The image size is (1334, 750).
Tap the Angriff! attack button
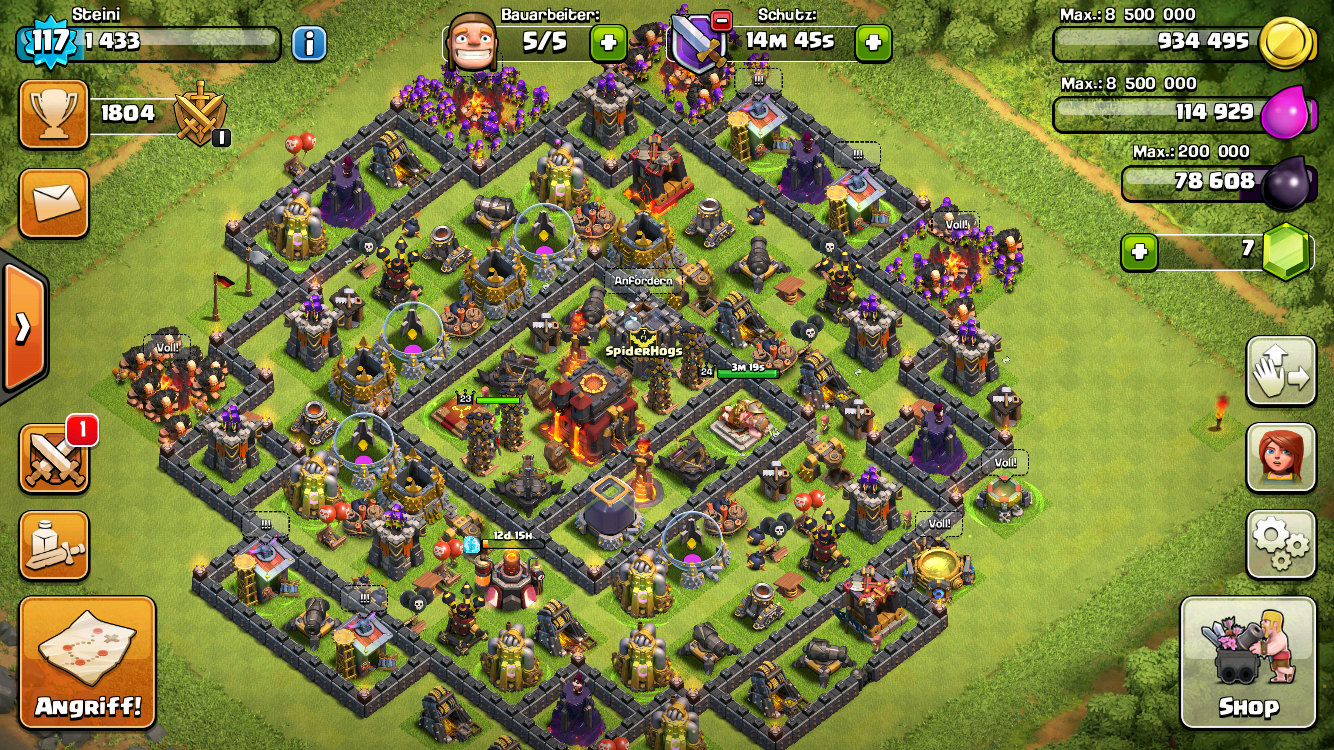coord(87,662)
